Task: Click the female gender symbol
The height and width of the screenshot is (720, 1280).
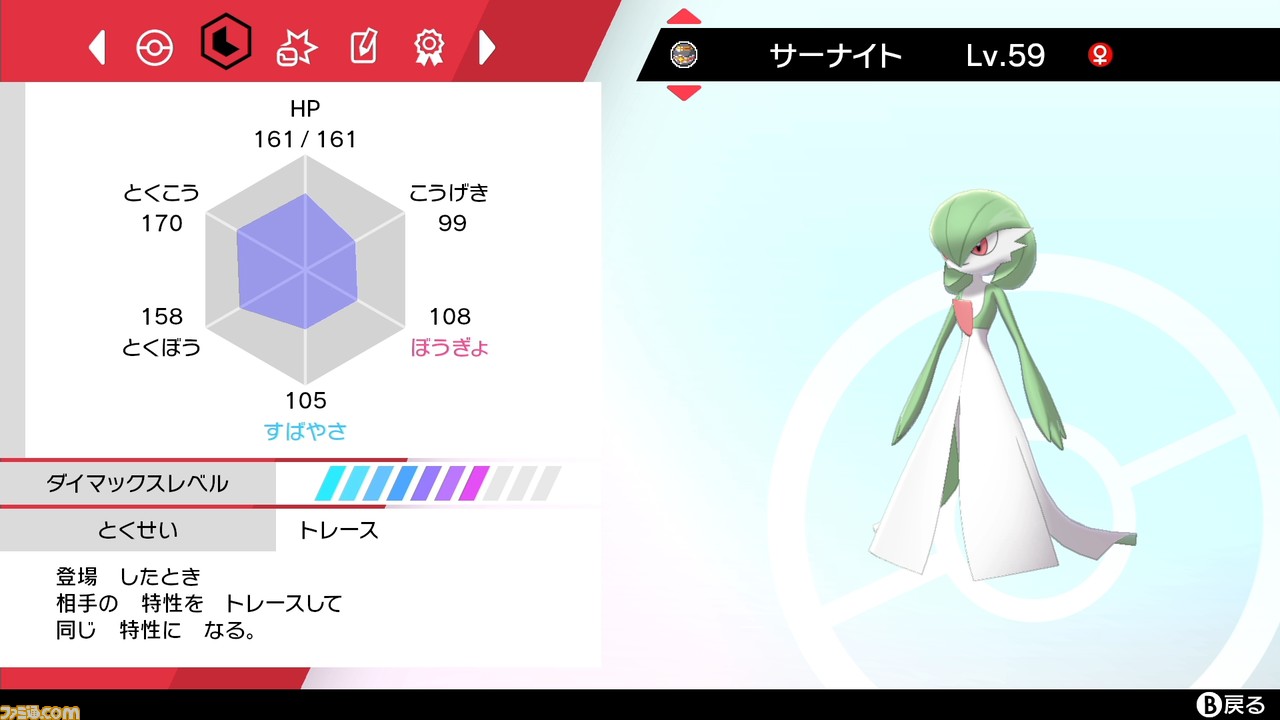Action: (x=1100, y=57)
